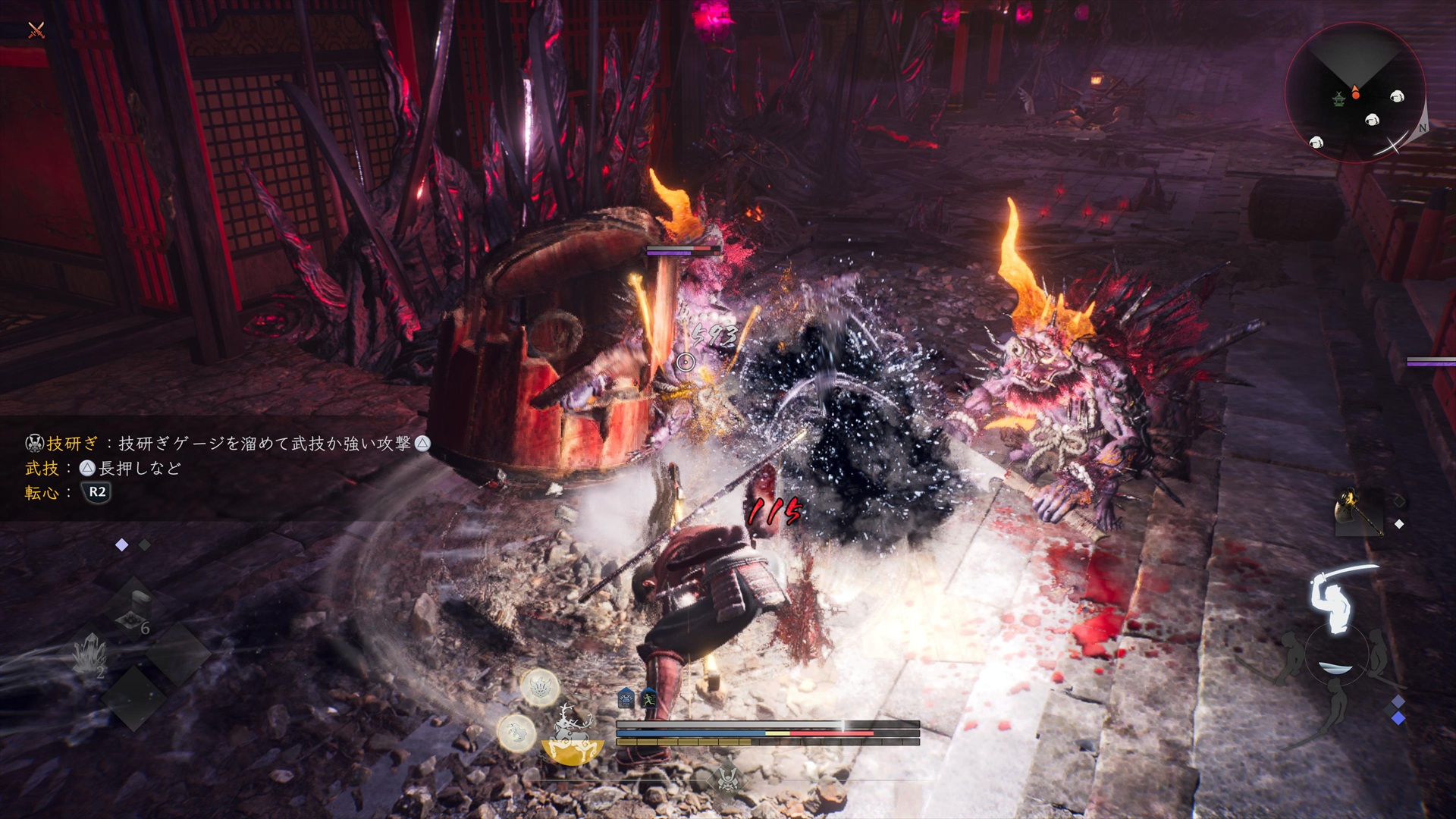Activate the upper round yokai skill orb

540,689
